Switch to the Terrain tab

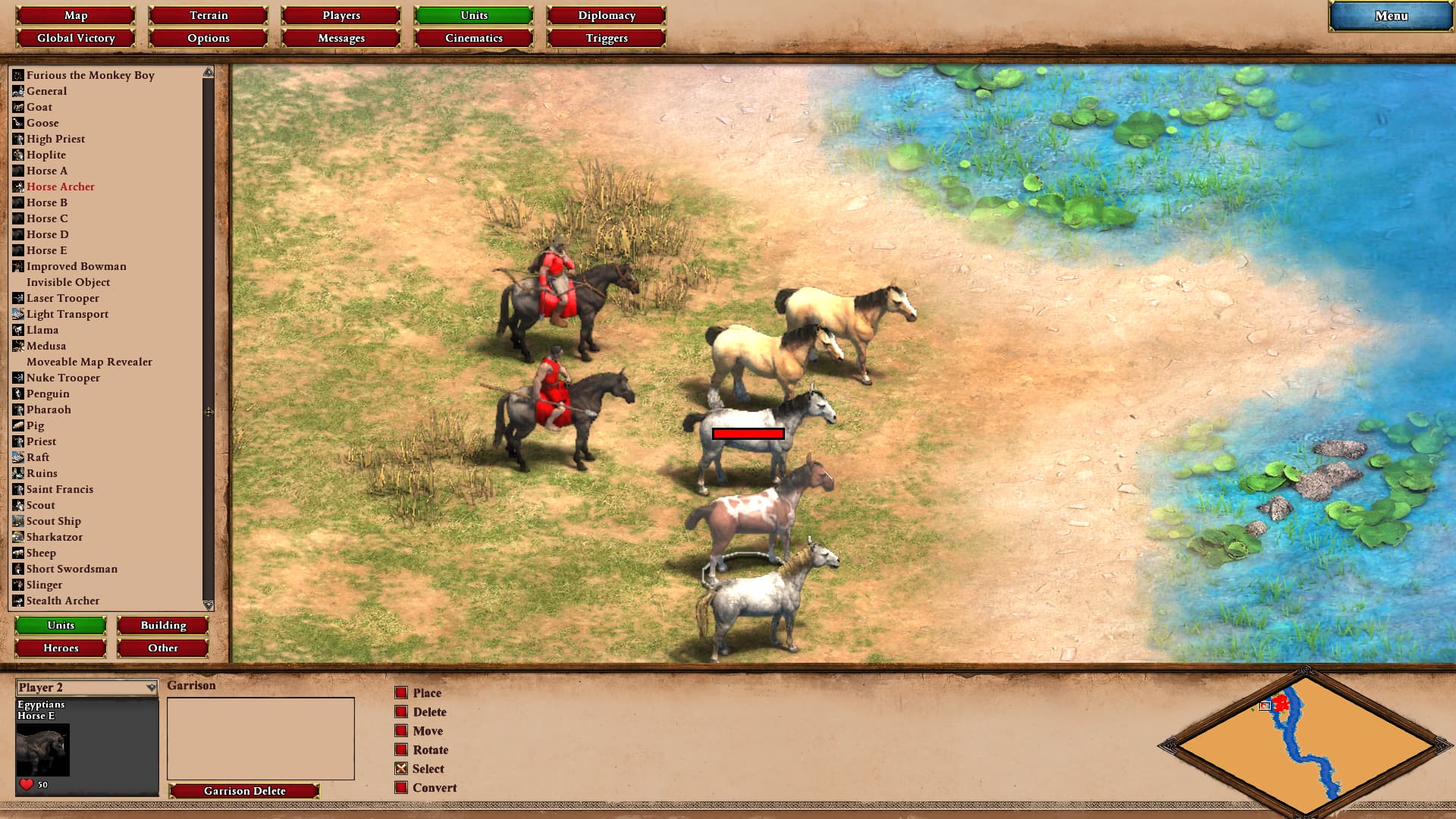(x=209, y=15)
